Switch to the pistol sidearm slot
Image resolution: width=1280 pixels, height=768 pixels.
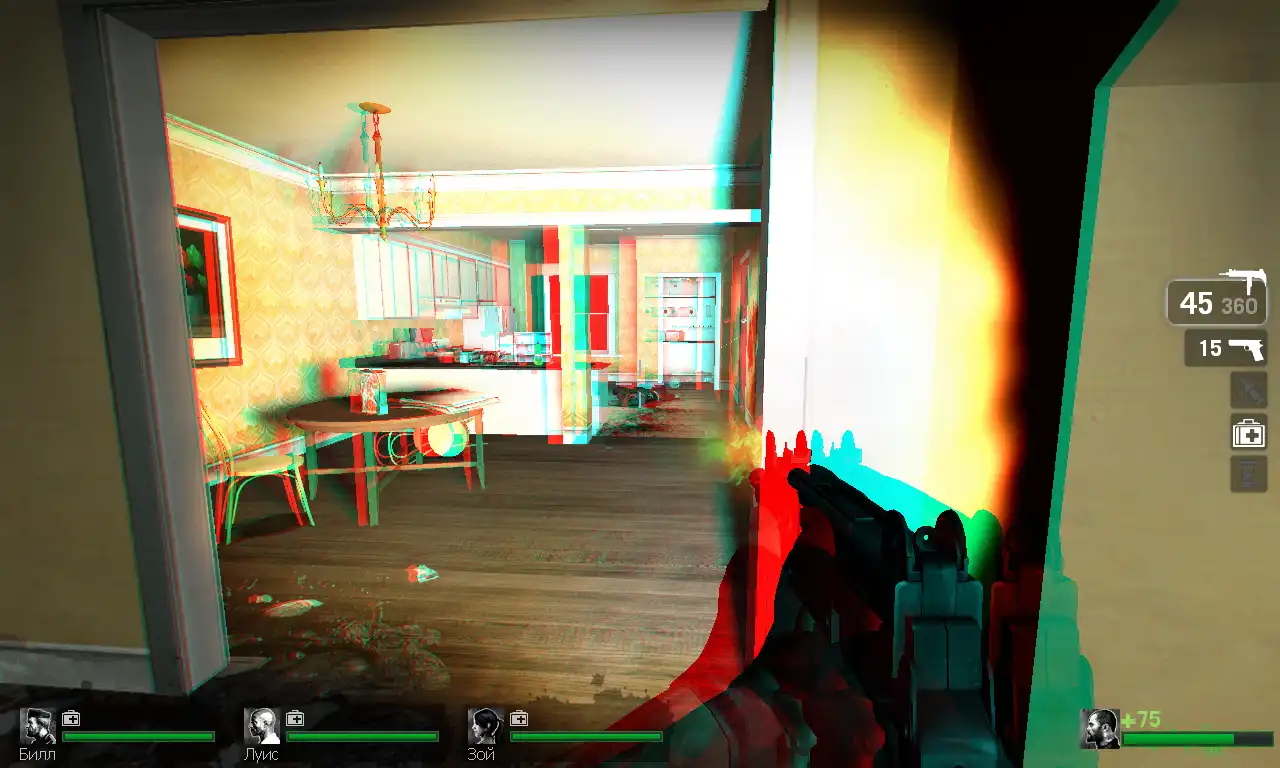pos(1226,348)
